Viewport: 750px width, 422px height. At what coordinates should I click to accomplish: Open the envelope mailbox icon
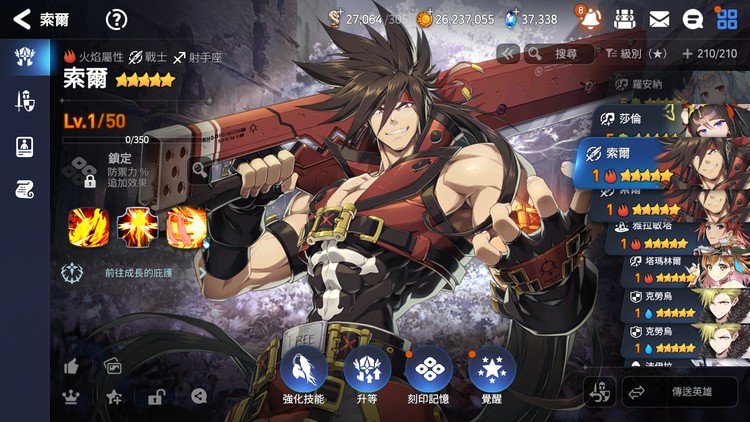(659, 19)
